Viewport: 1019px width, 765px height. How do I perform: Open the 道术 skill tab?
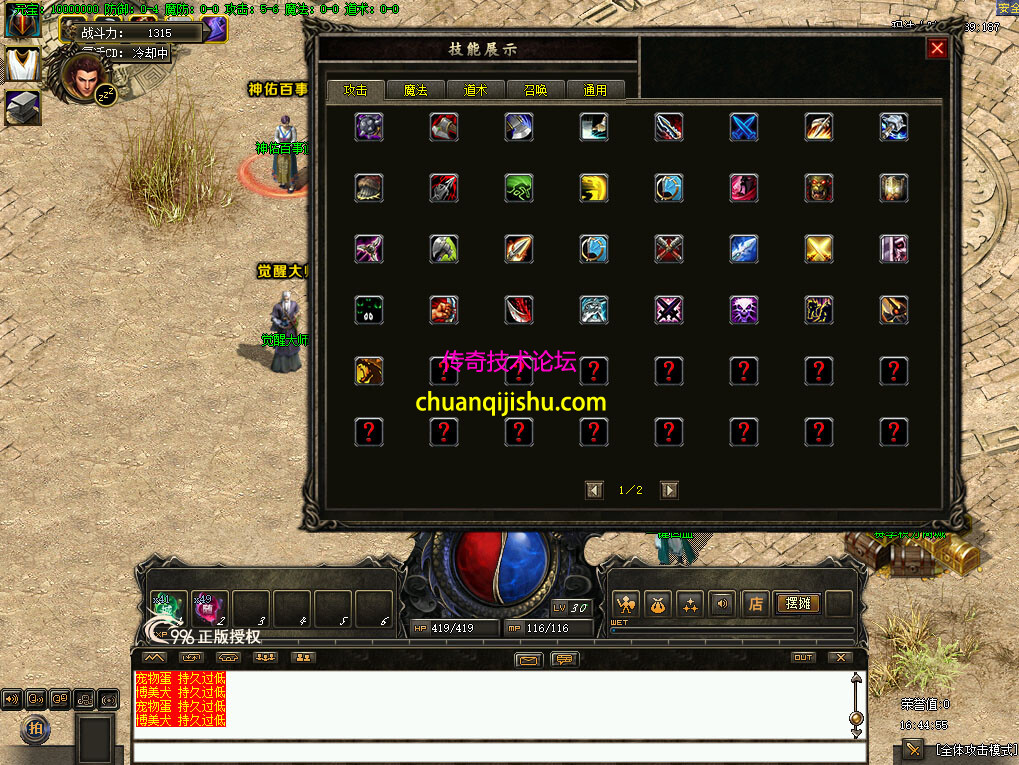pyautogui.click(x=475, y=90)
